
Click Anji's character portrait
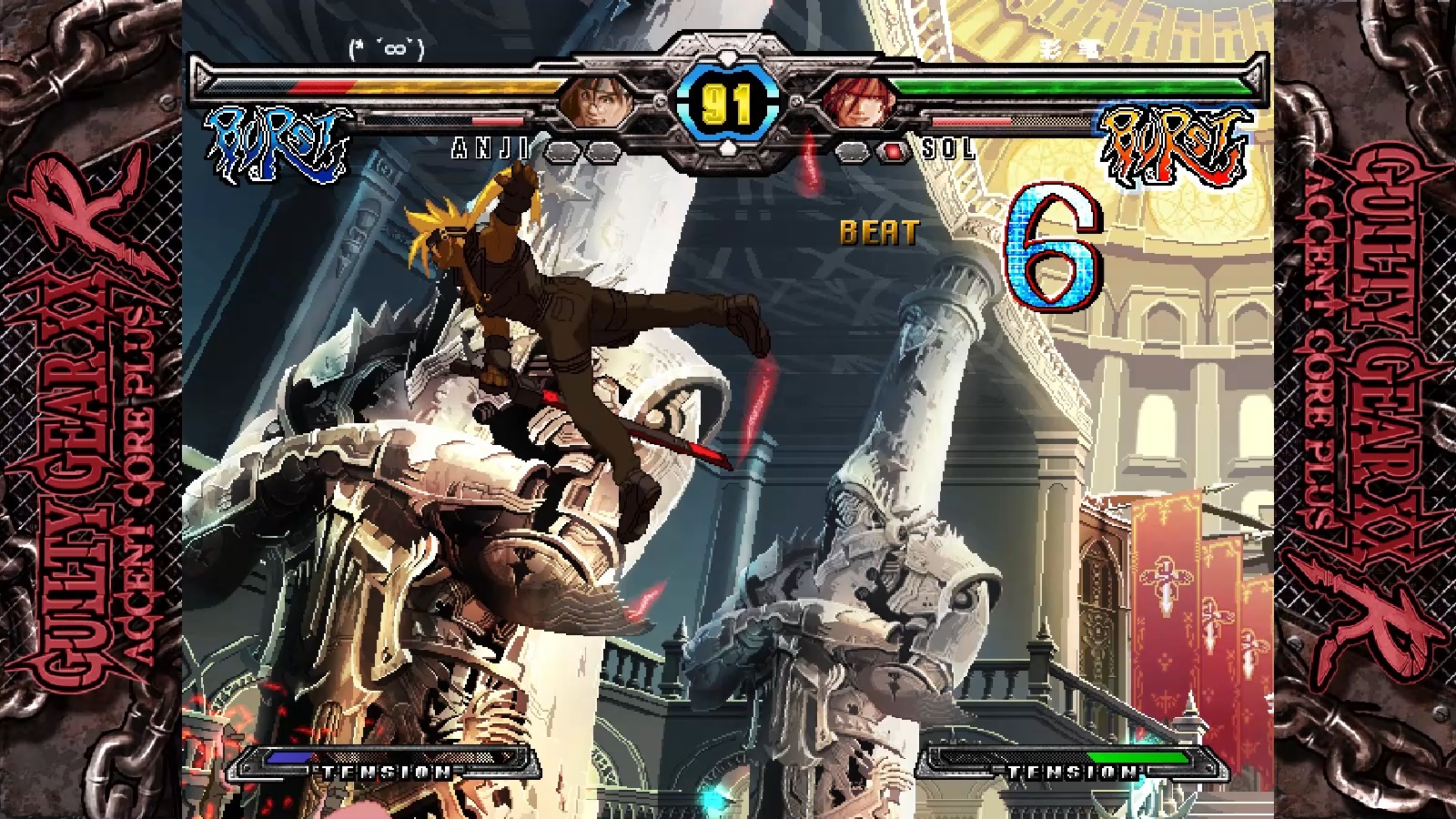click(x=598, y=100)
